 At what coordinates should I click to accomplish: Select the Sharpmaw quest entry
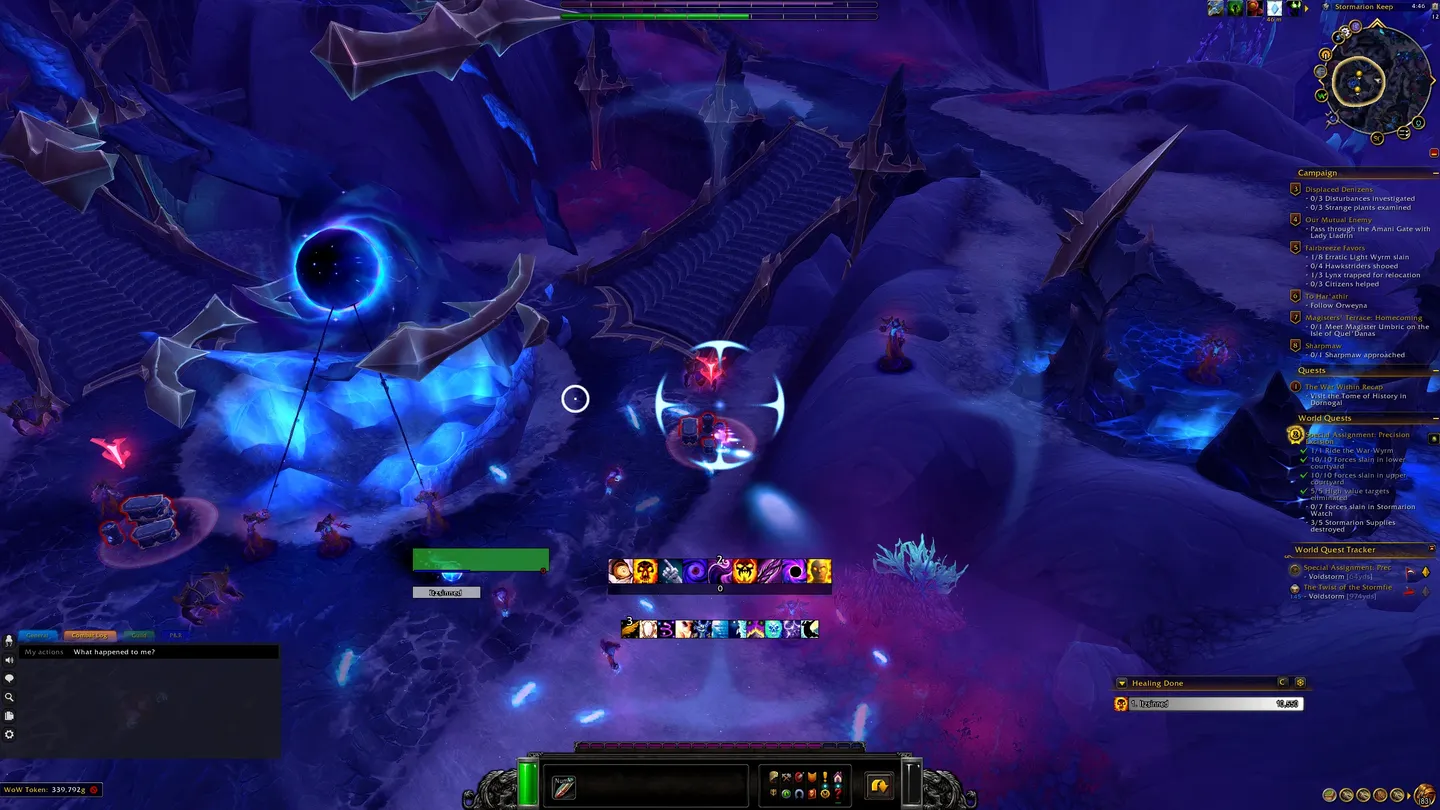click(x=1321, y=346)
